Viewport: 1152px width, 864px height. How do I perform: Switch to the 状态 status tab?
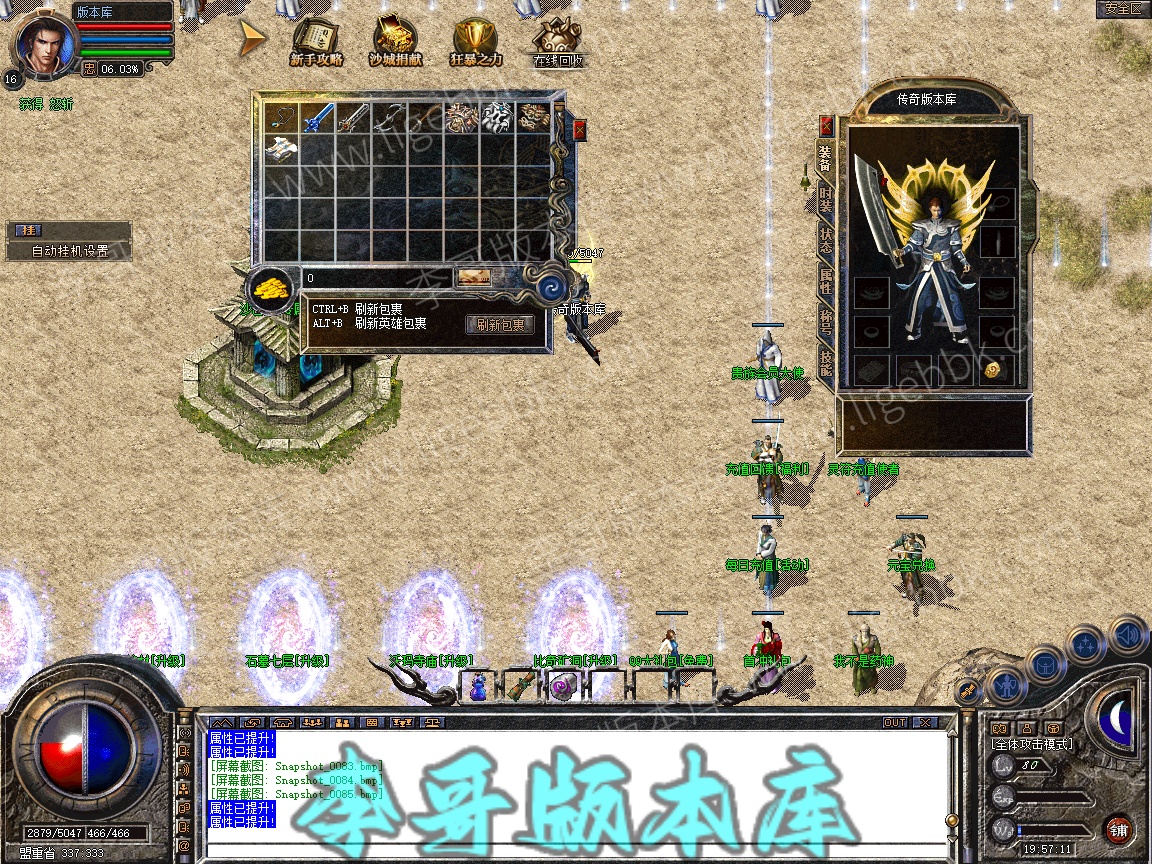[x=826, y=240]
